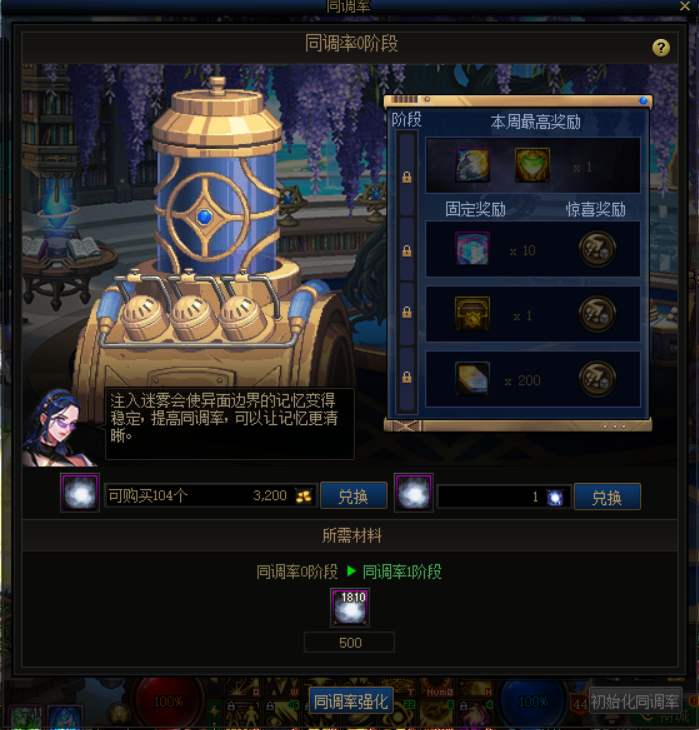
Task: Click the 500 material amount field
Action: (350, 643)
